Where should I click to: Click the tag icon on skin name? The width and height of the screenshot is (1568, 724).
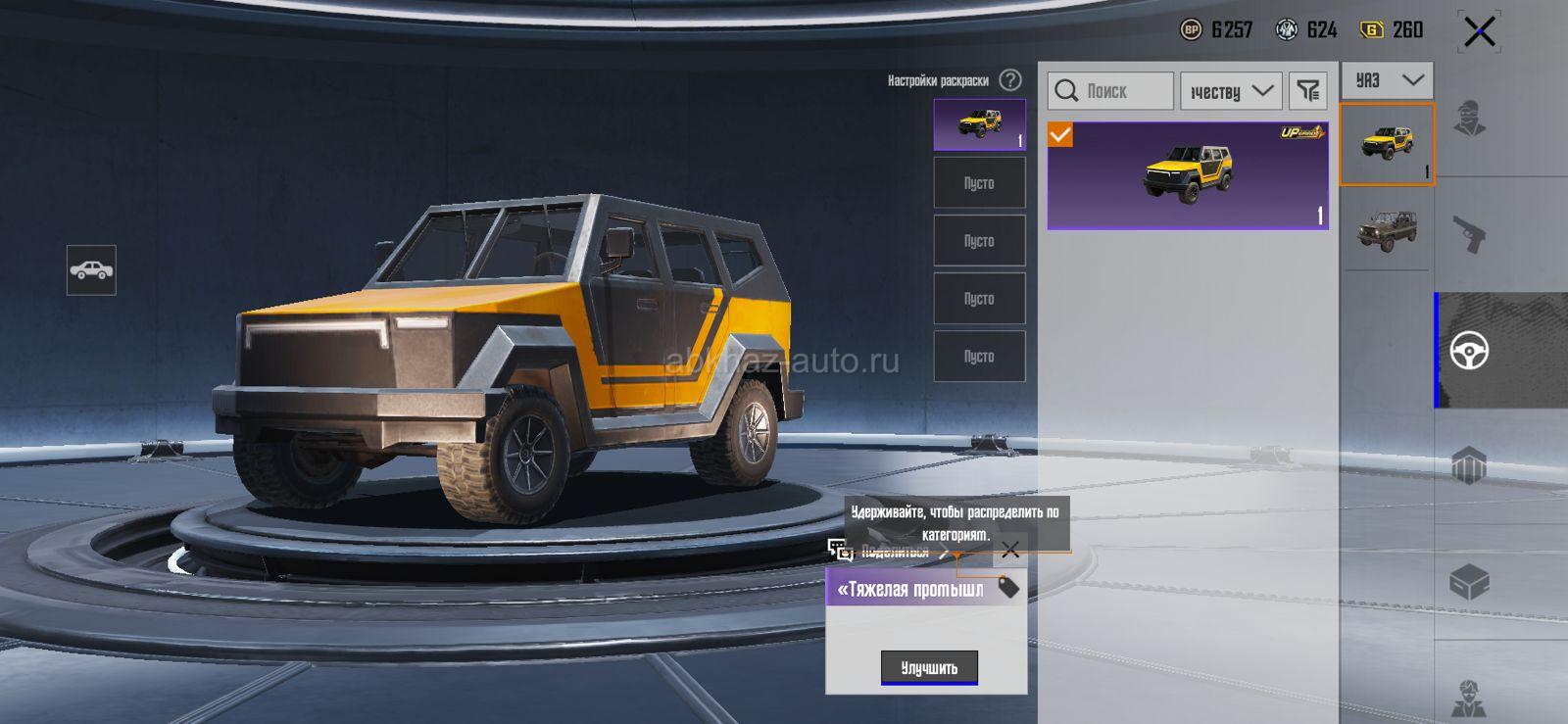click(x=1008, y=588)
